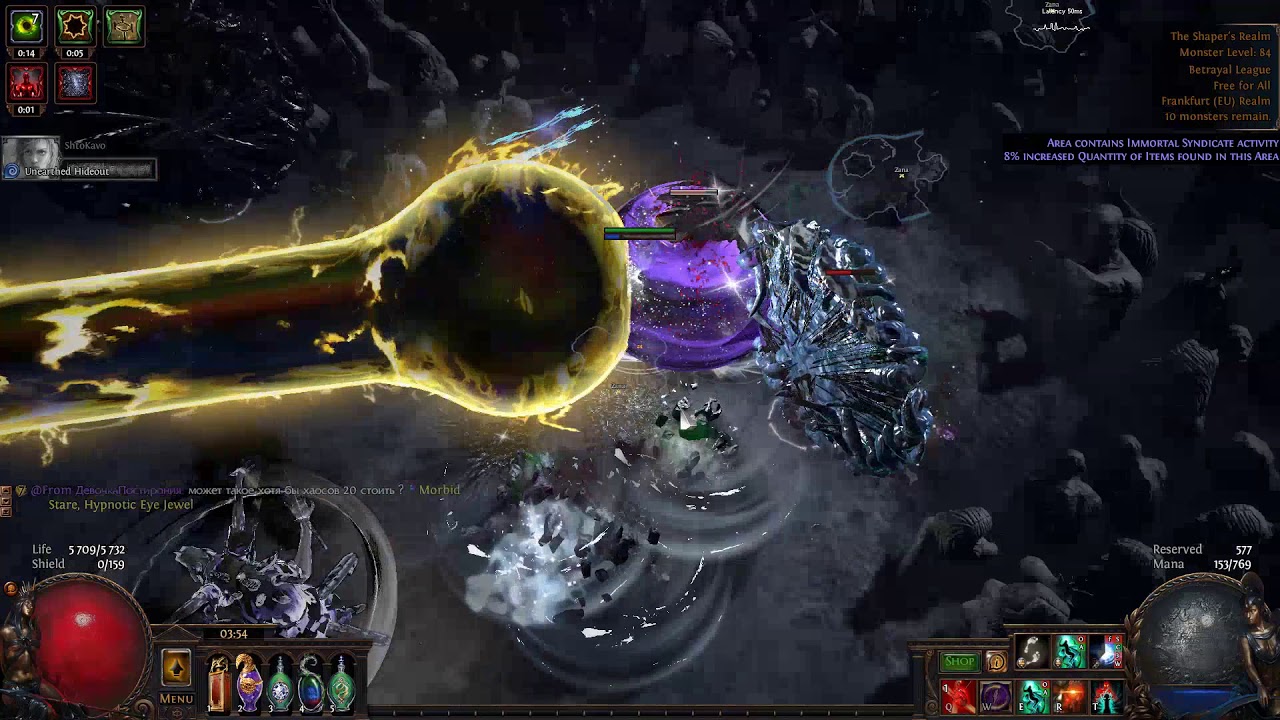Activate the teal figure skill bound to E

1032,696
